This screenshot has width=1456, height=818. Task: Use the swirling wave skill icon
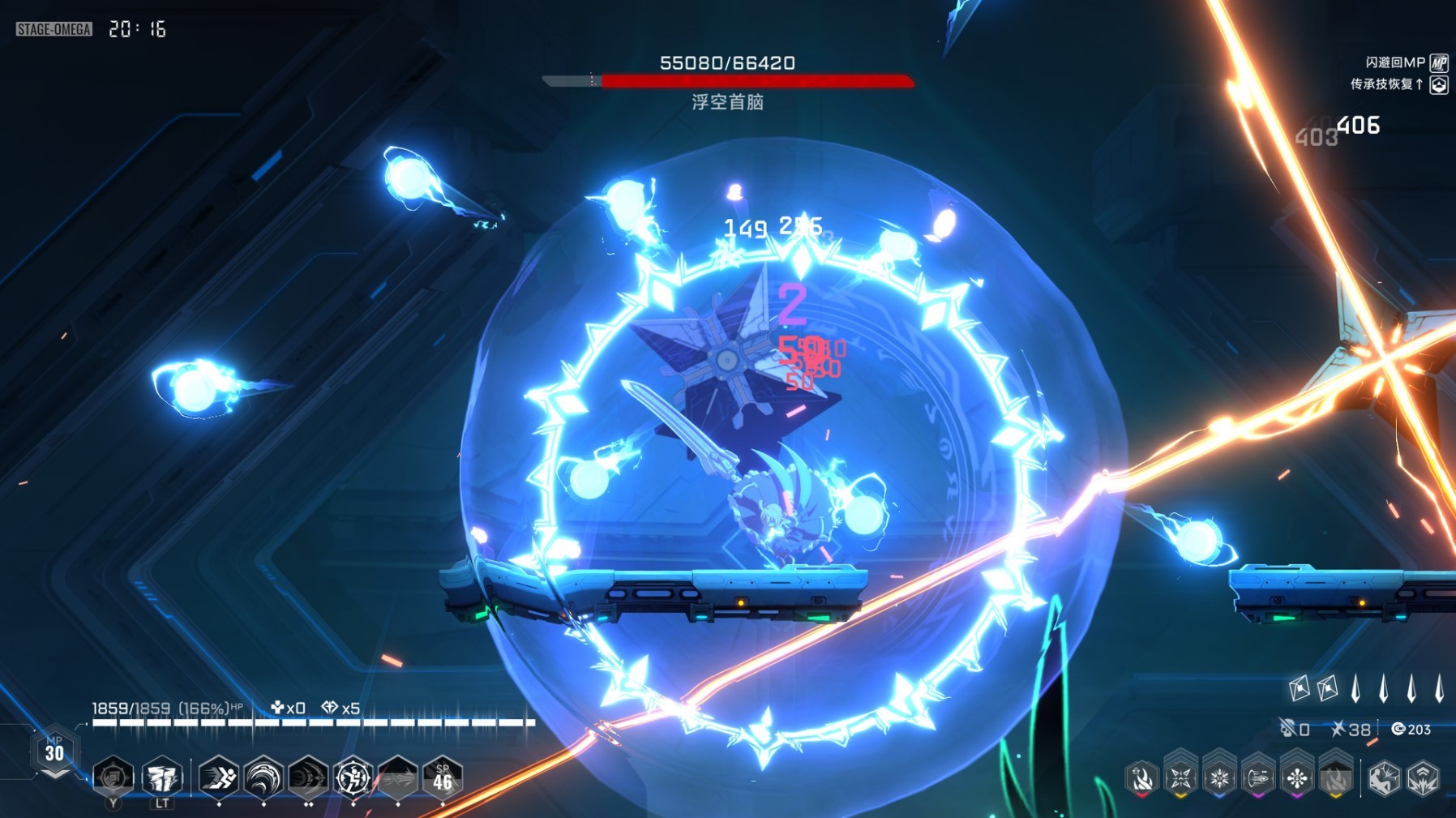click(263, 777)
